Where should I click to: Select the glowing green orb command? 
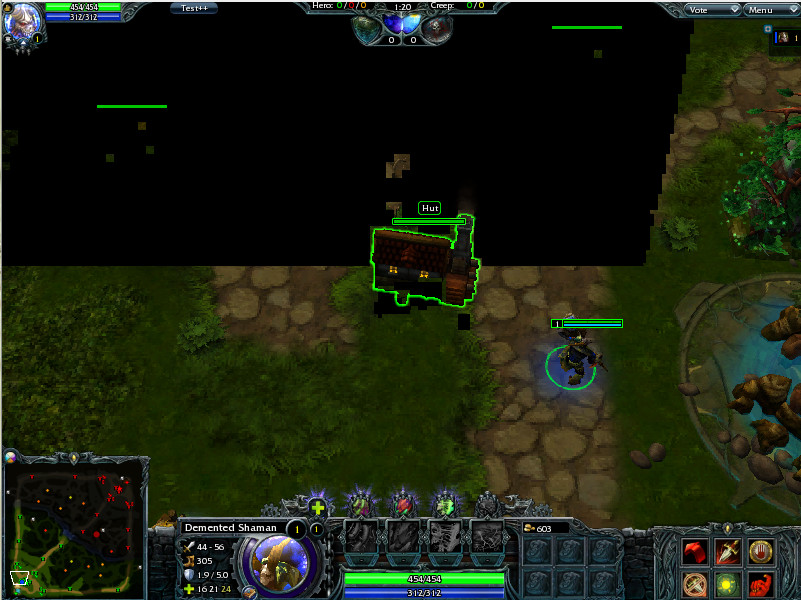(x=728, y=584)
